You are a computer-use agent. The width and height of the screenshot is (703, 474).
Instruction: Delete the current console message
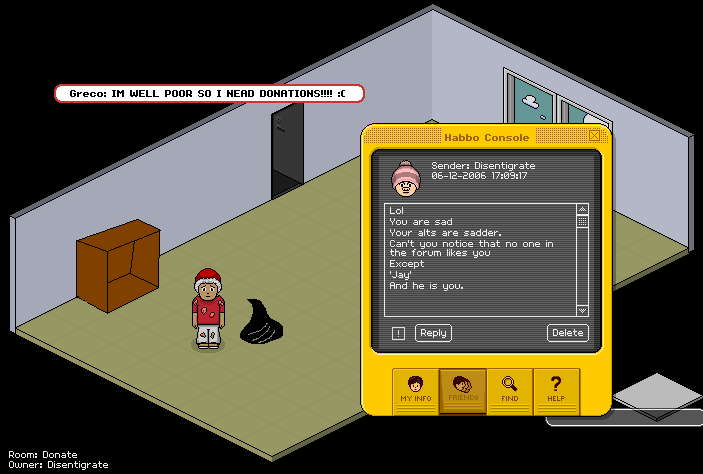point(567,333)
